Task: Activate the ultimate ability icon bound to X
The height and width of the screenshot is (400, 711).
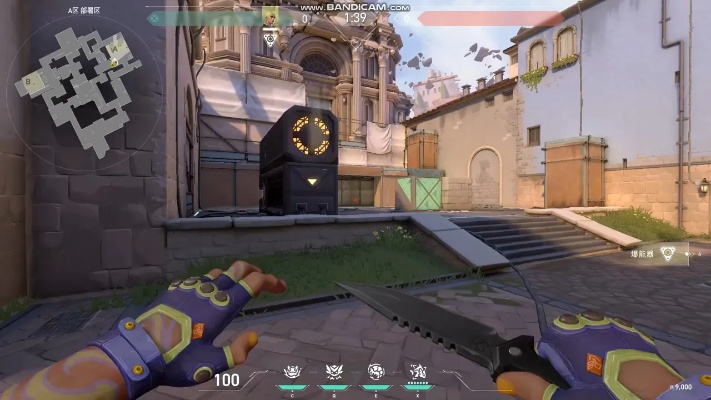Action: coord(417,371)
